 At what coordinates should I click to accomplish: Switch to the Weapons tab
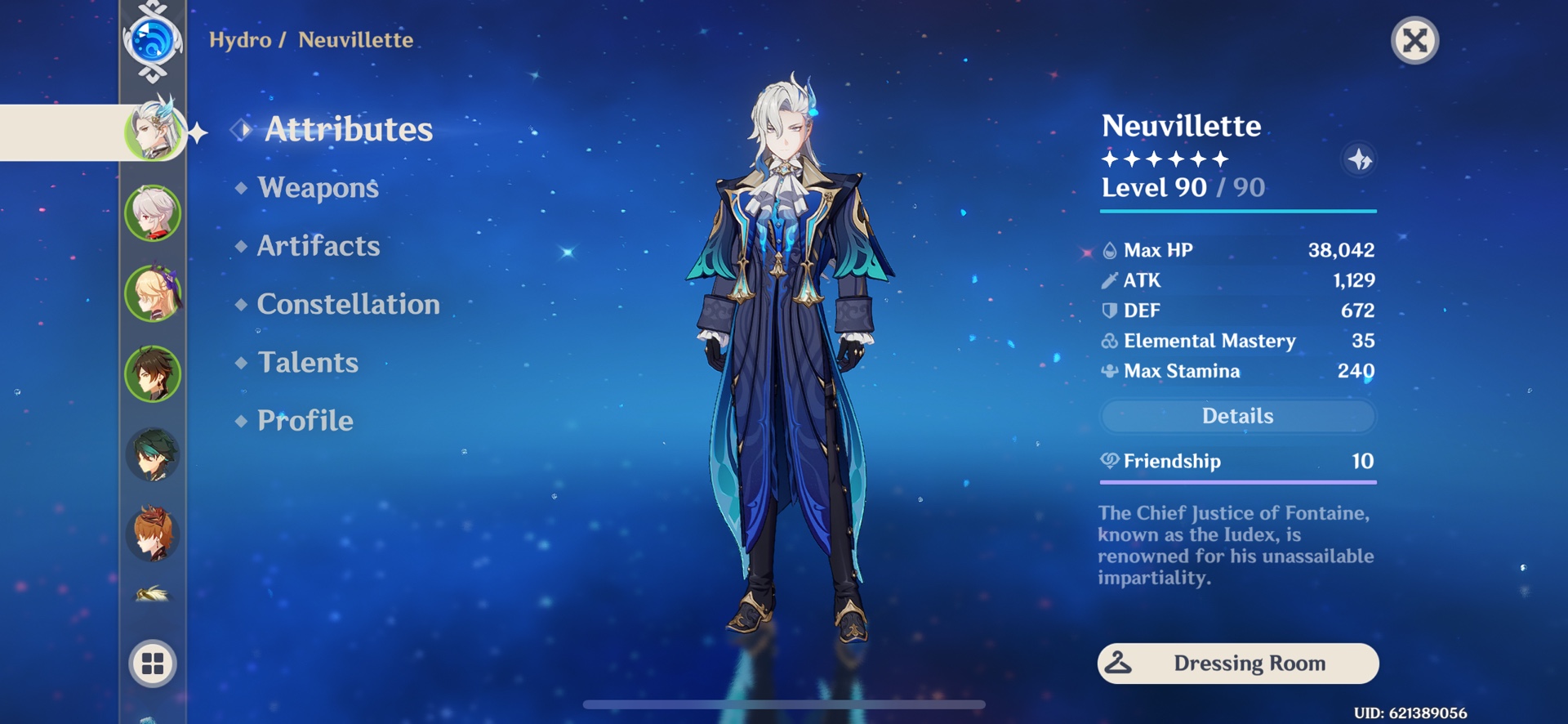pyautogui.click(x=317, y=188)
